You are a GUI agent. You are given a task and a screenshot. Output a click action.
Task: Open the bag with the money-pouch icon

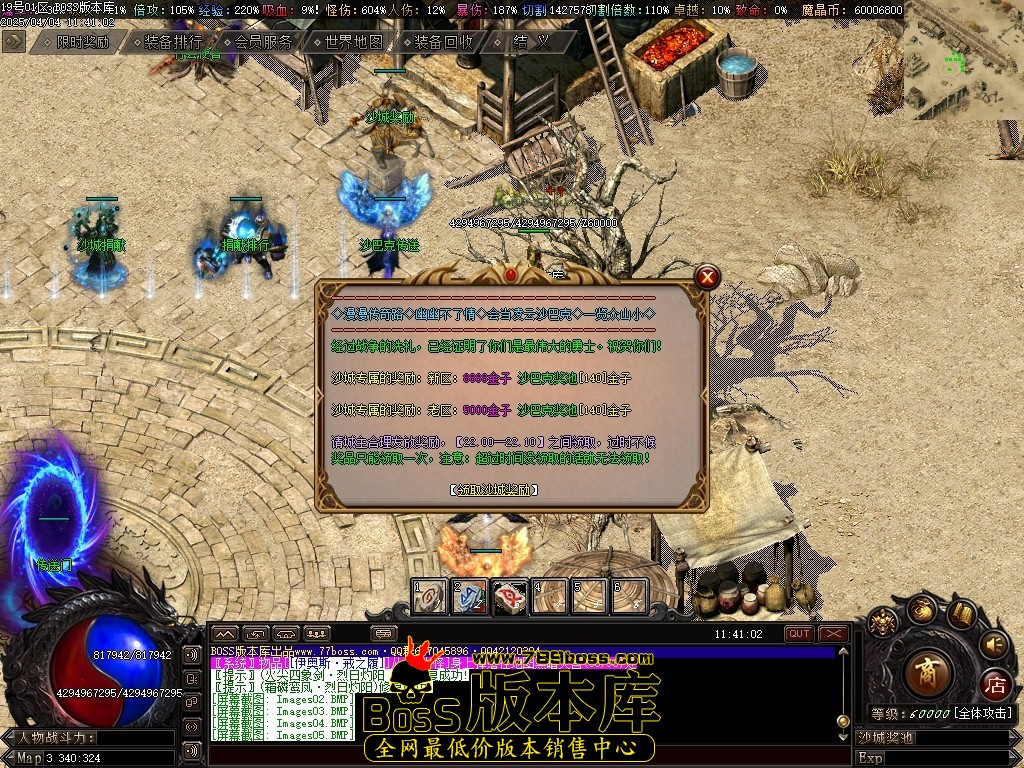(x=922, y=609)
